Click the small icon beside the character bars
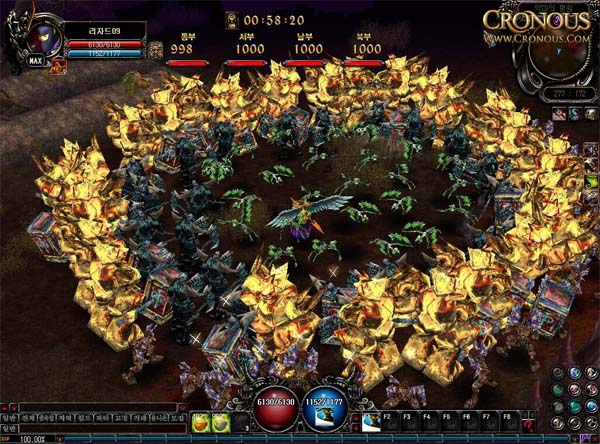This screenshot has width=600, height=444. point(156,49)
